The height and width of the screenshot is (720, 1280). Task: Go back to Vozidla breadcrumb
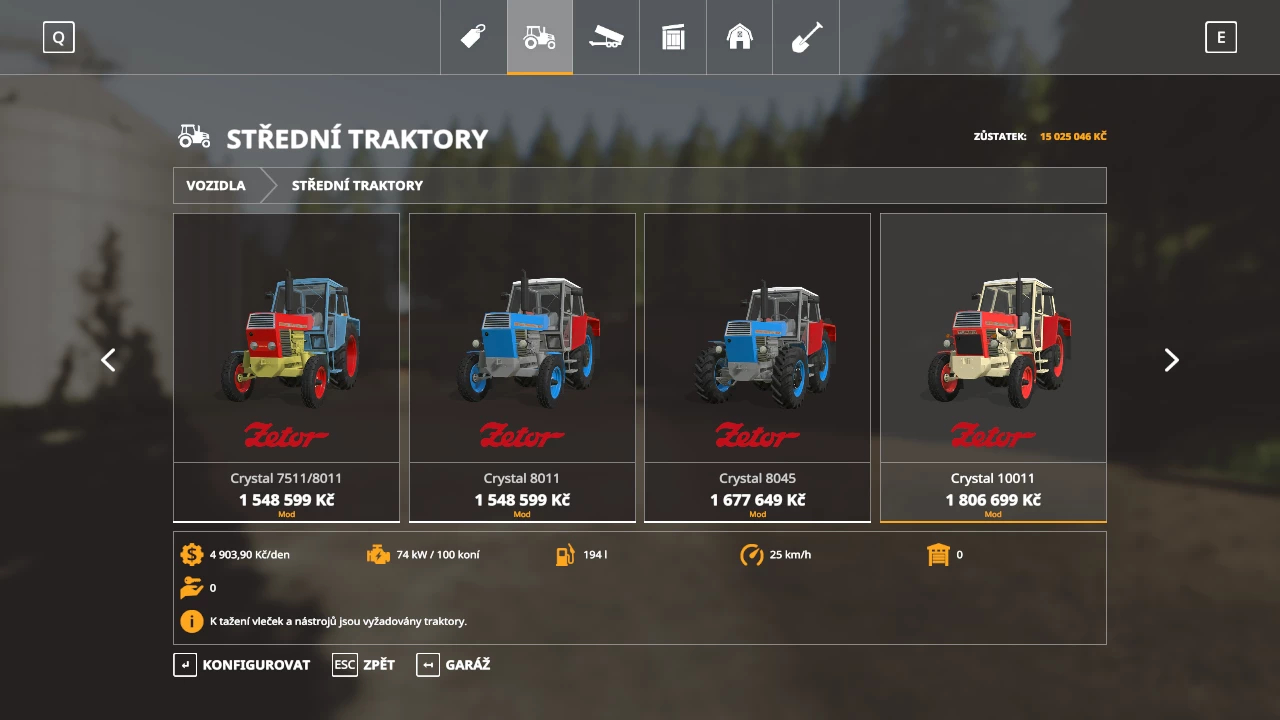point(216,185)
